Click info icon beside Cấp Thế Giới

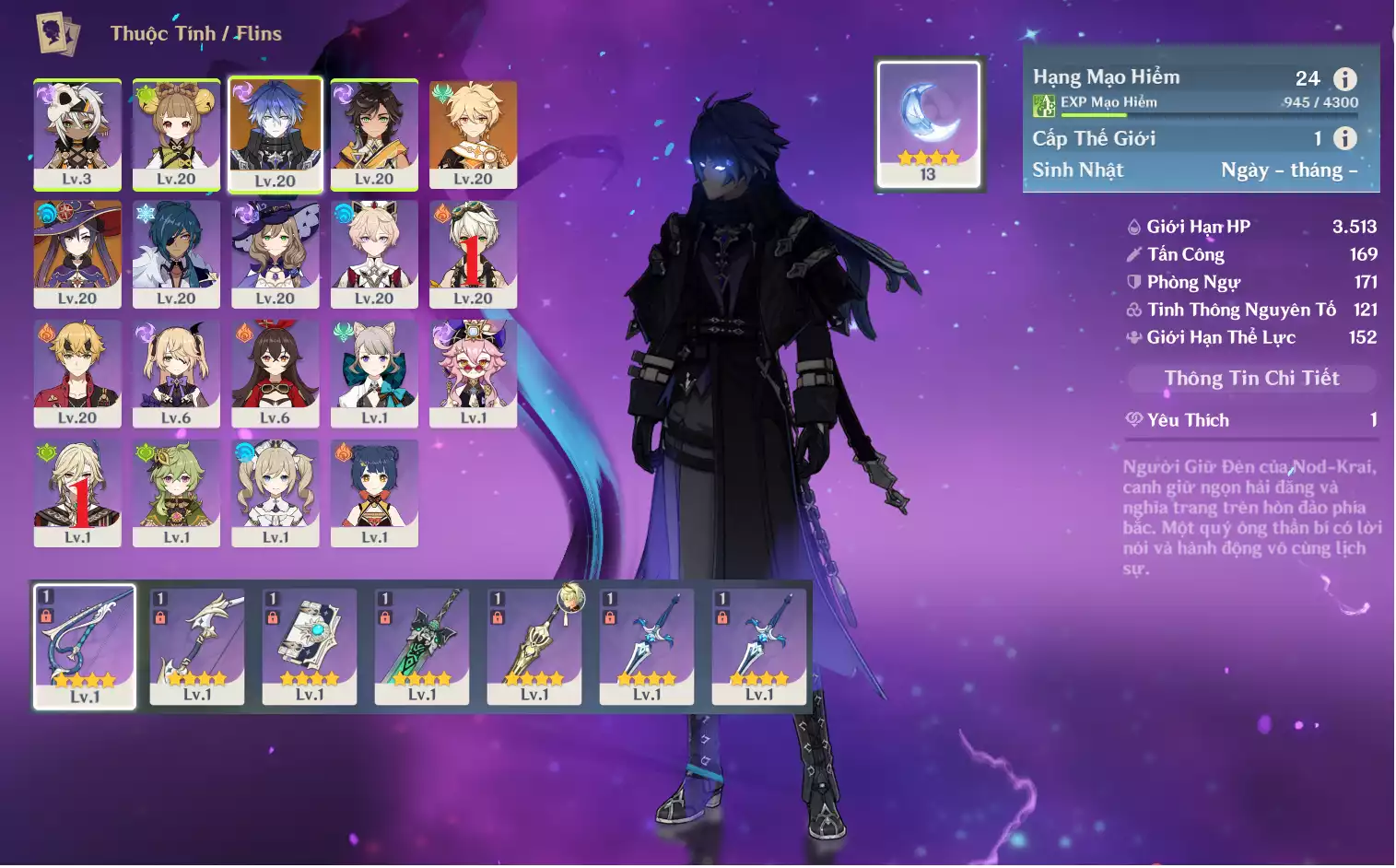pos(1344,138)
